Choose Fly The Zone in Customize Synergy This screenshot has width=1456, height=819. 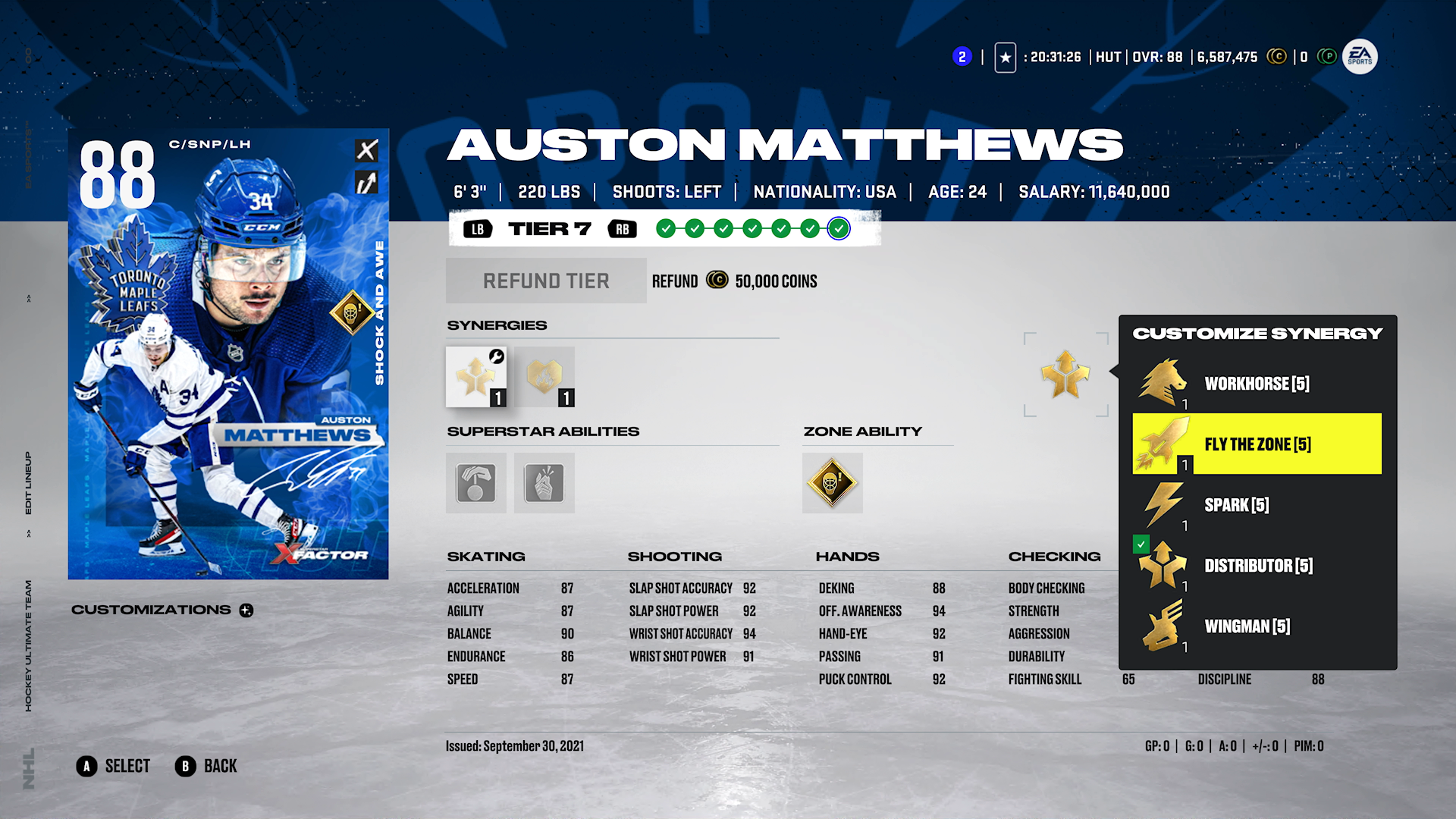(x=1257, y=444)
